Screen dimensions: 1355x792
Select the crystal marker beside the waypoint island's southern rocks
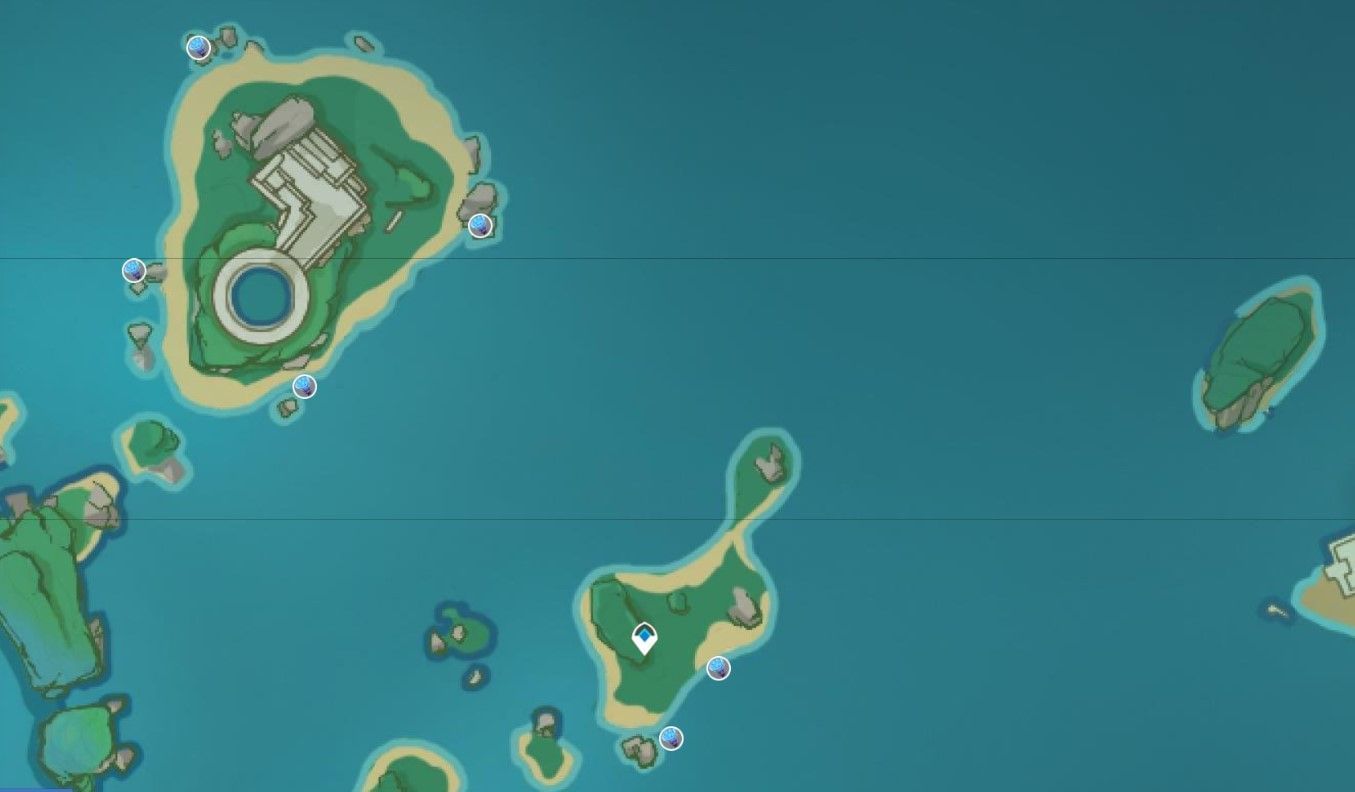(x=671, y=739)
